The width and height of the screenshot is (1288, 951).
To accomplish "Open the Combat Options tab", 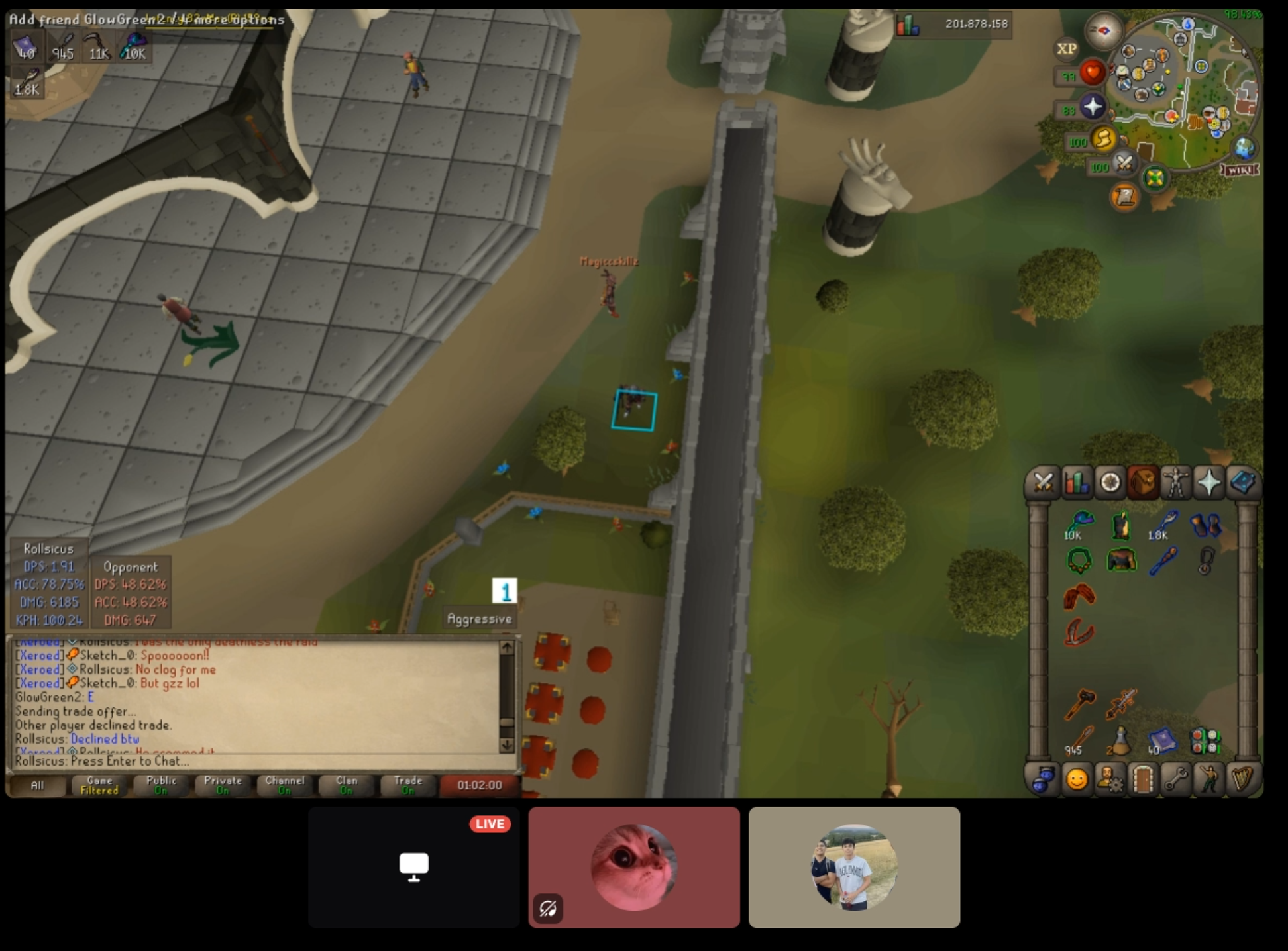I will tap(1043, 483).
